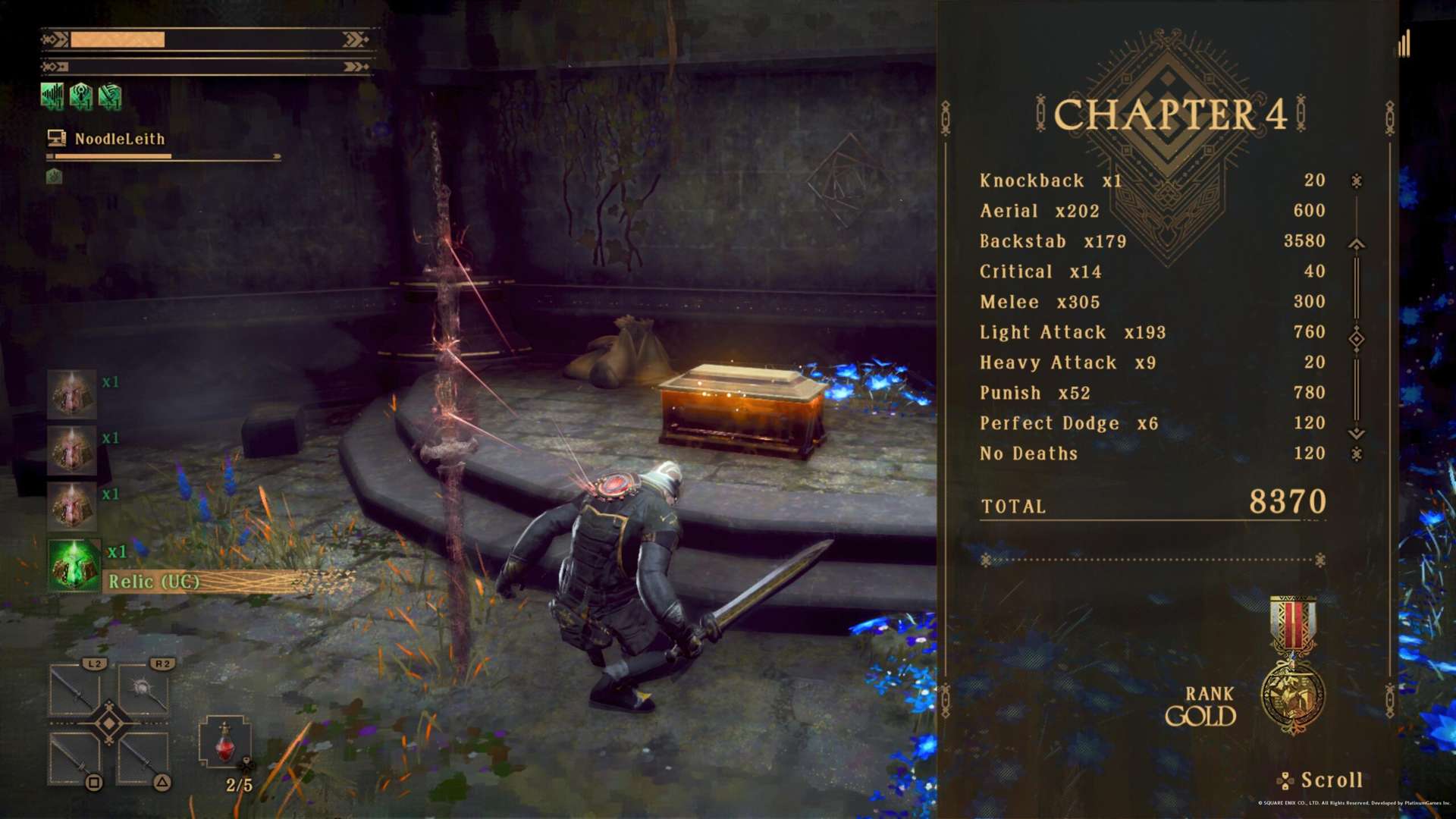Select the R2 spiked mace weapon slot

pyautogui.click(x=143, y=689)
